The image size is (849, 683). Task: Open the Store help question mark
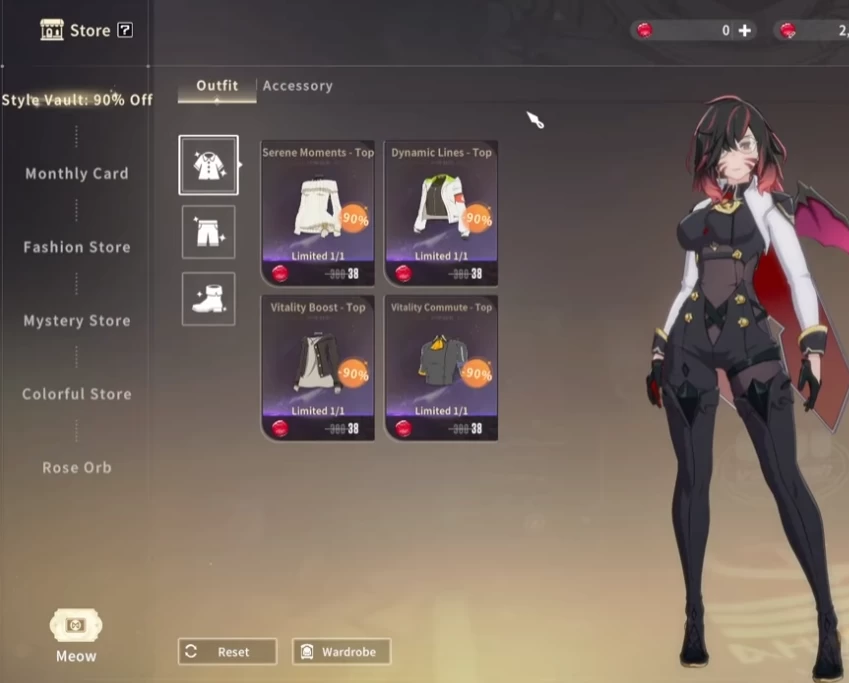click(125, 30)
